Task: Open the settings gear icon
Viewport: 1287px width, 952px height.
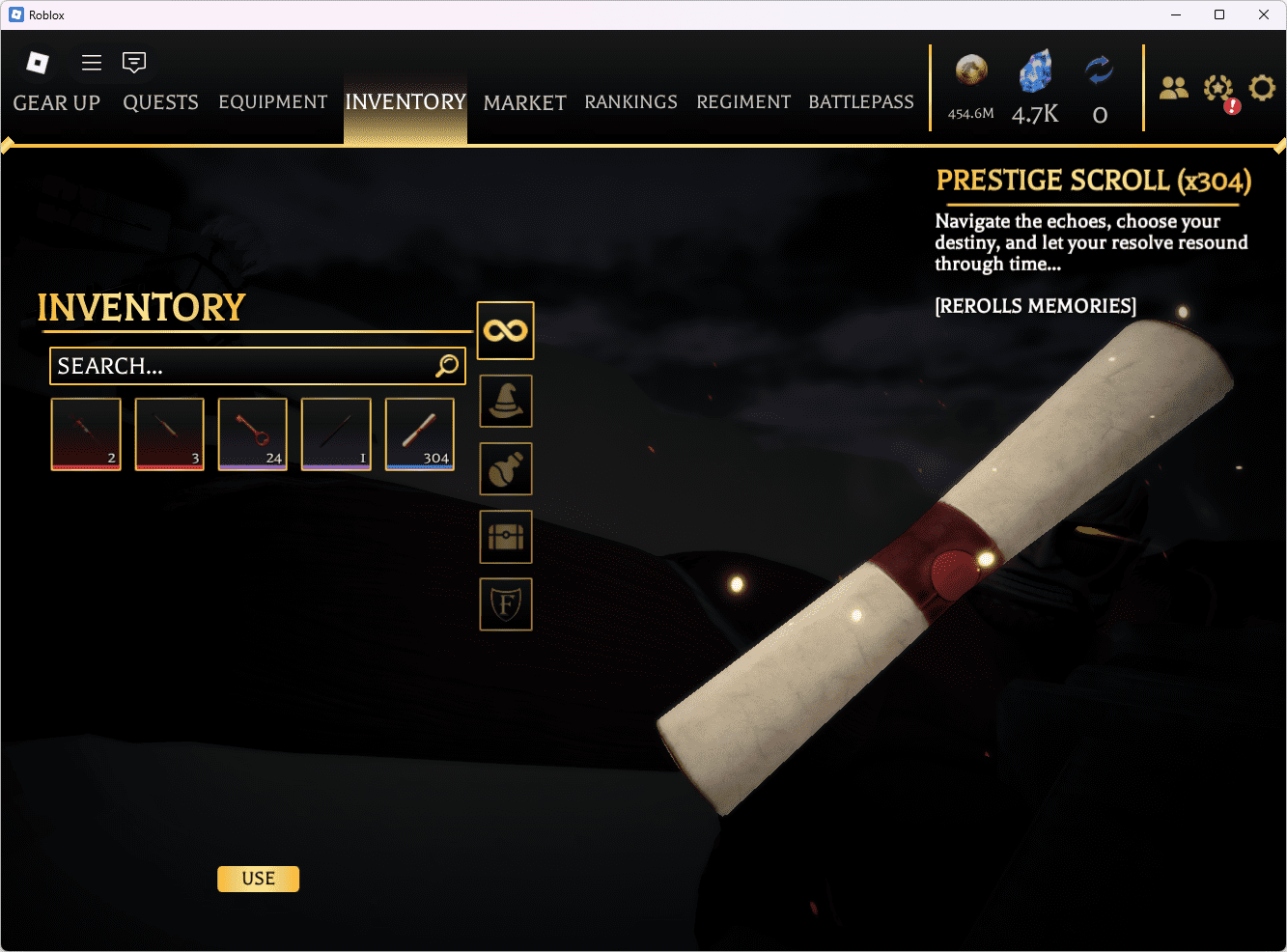Action: click(x=1262, y=89)
